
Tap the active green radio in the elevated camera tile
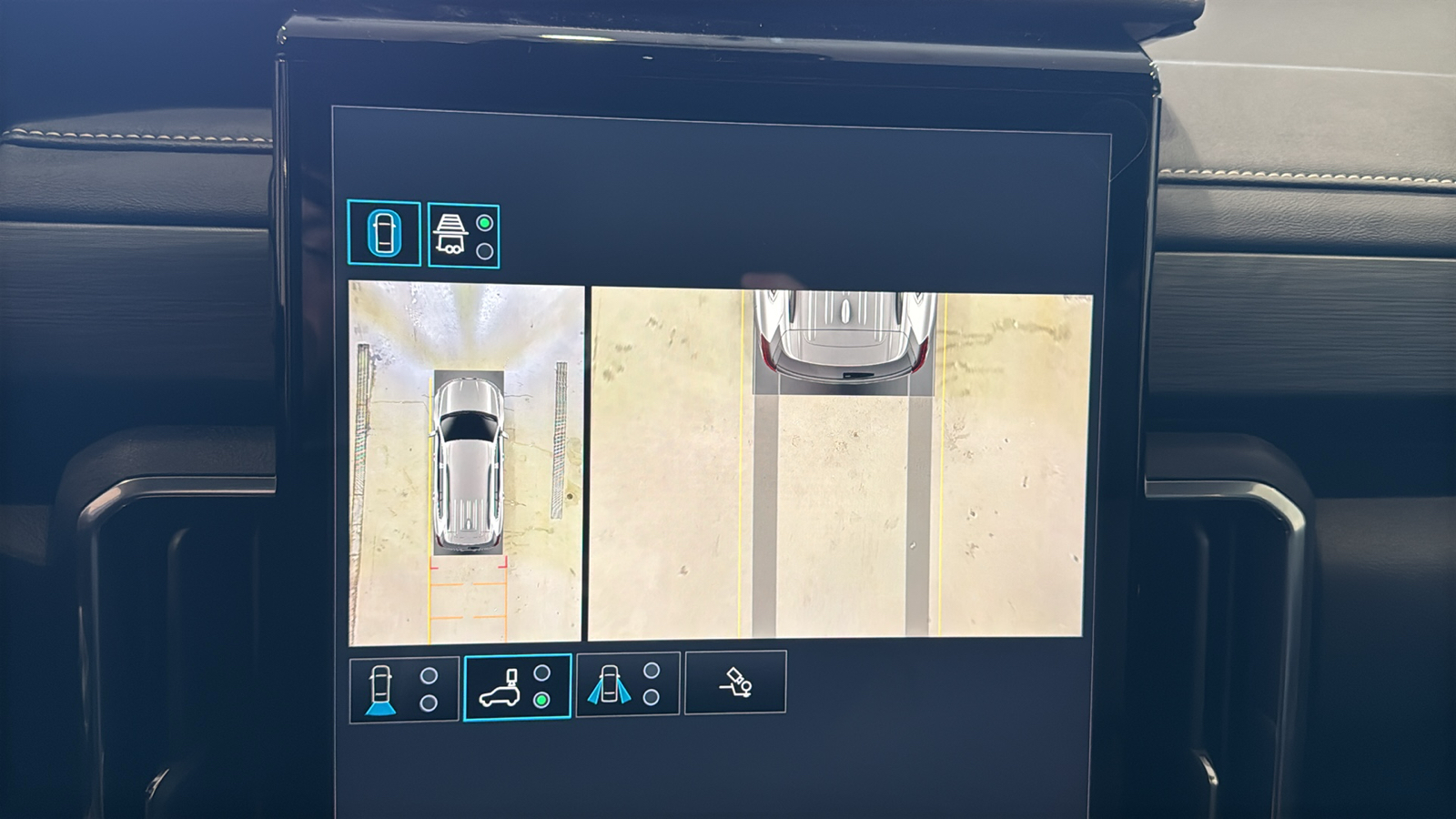point(544,700)
